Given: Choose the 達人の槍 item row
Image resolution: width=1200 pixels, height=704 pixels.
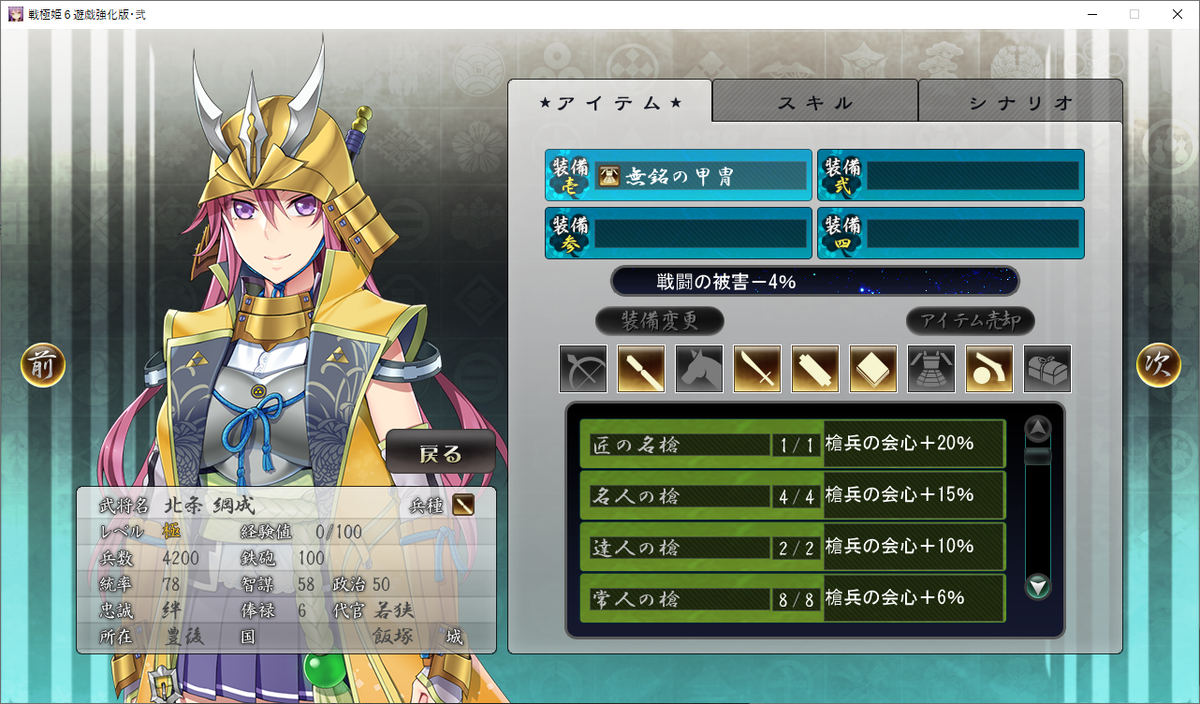Looking at the screenshot, I should pyautogui.click(x=792, y=547).
